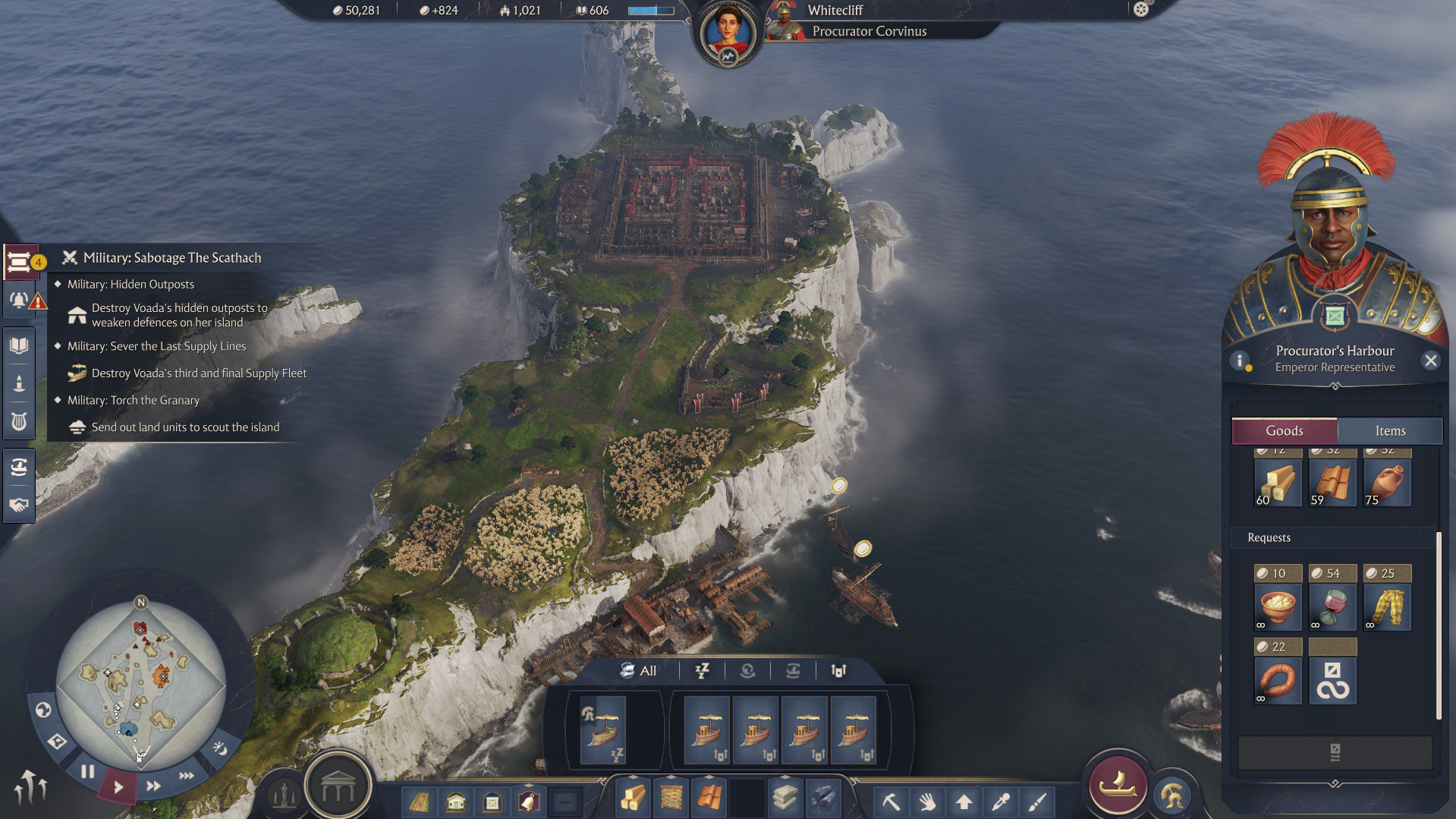
Task: Open the notifications bell with warning badge
Action: point(19,301)
